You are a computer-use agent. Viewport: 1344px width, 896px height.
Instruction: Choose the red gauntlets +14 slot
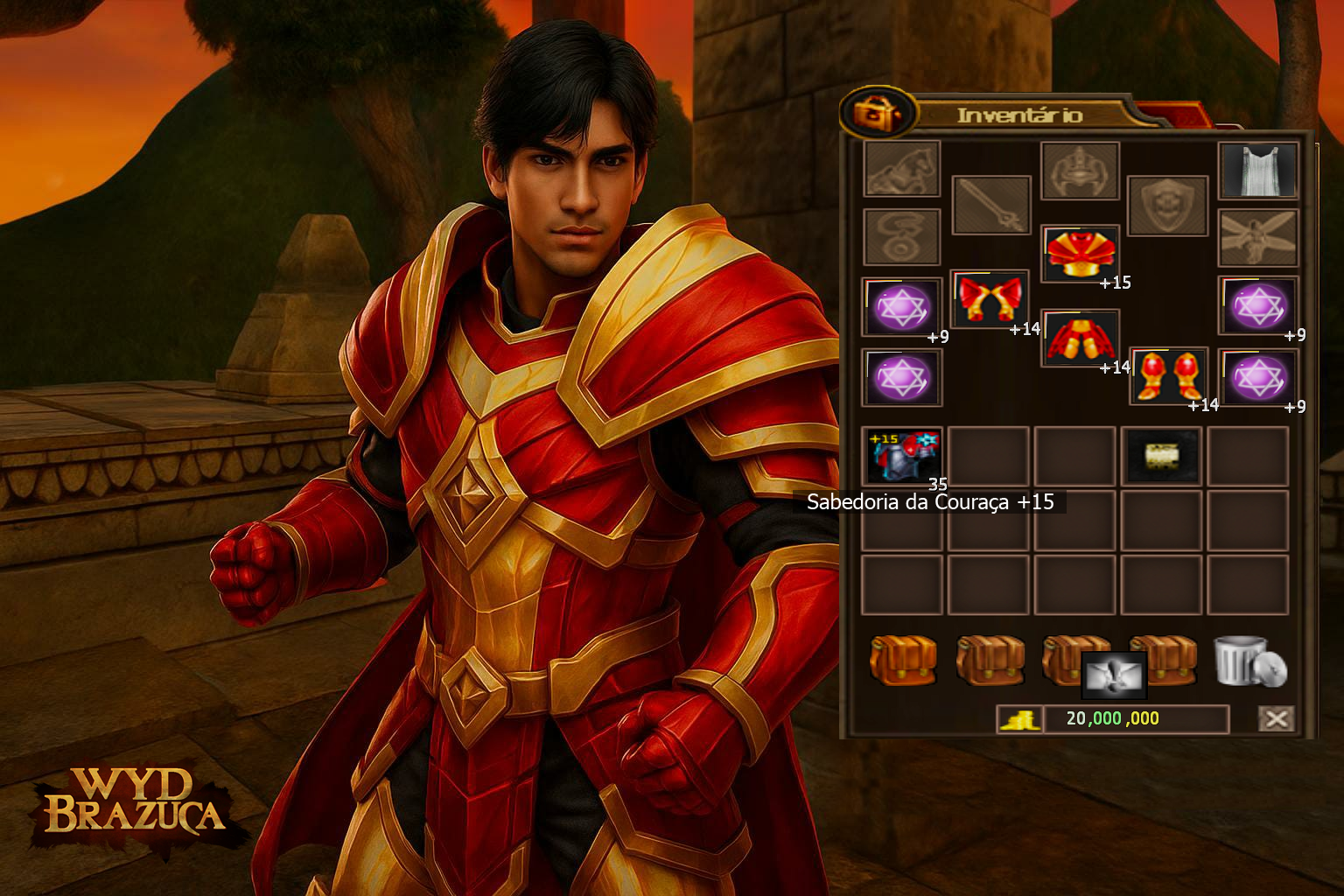989,299
